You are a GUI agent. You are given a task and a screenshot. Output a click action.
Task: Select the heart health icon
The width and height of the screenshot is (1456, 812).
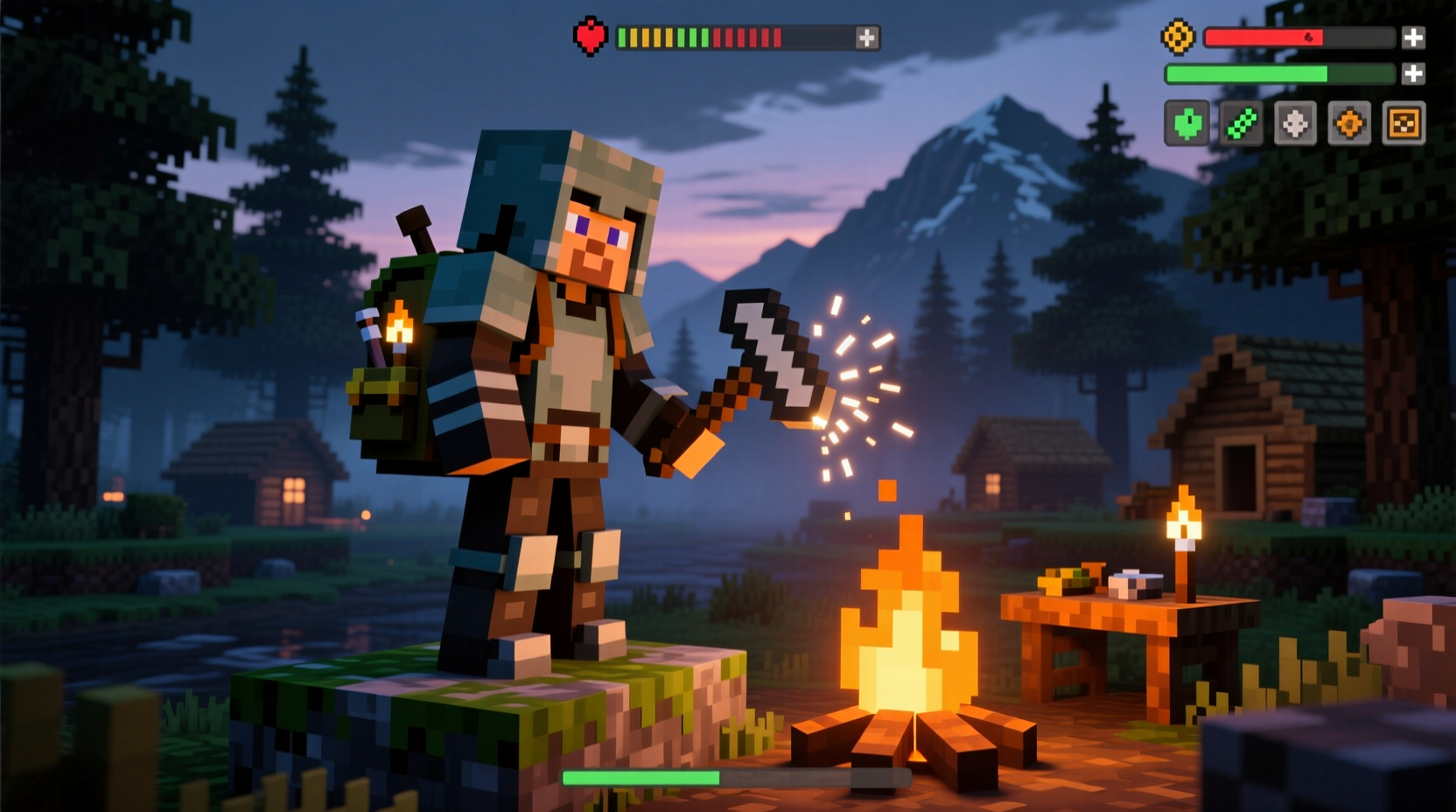pyautogui.click(x=591, y=36)
